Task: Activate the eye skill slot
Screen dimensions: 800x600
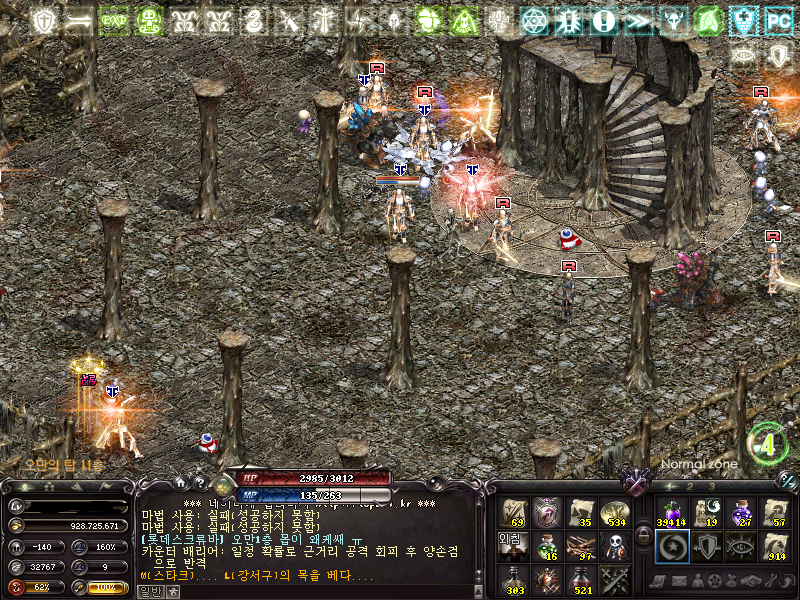Action: point(742,546)
